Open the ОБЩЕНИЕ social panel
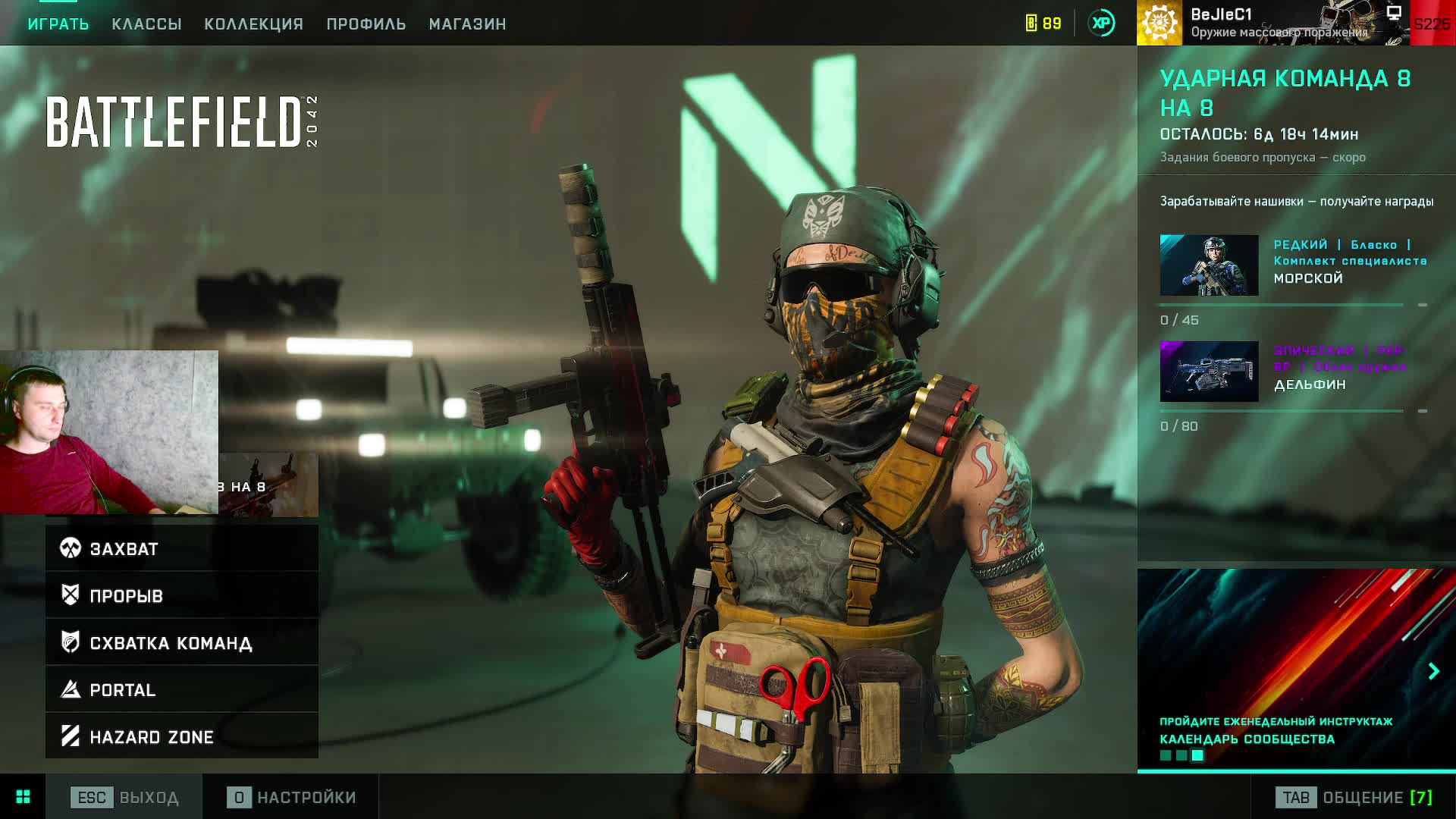The height and width of the screenshot is (819, 1456). (x=1354, y=797)
